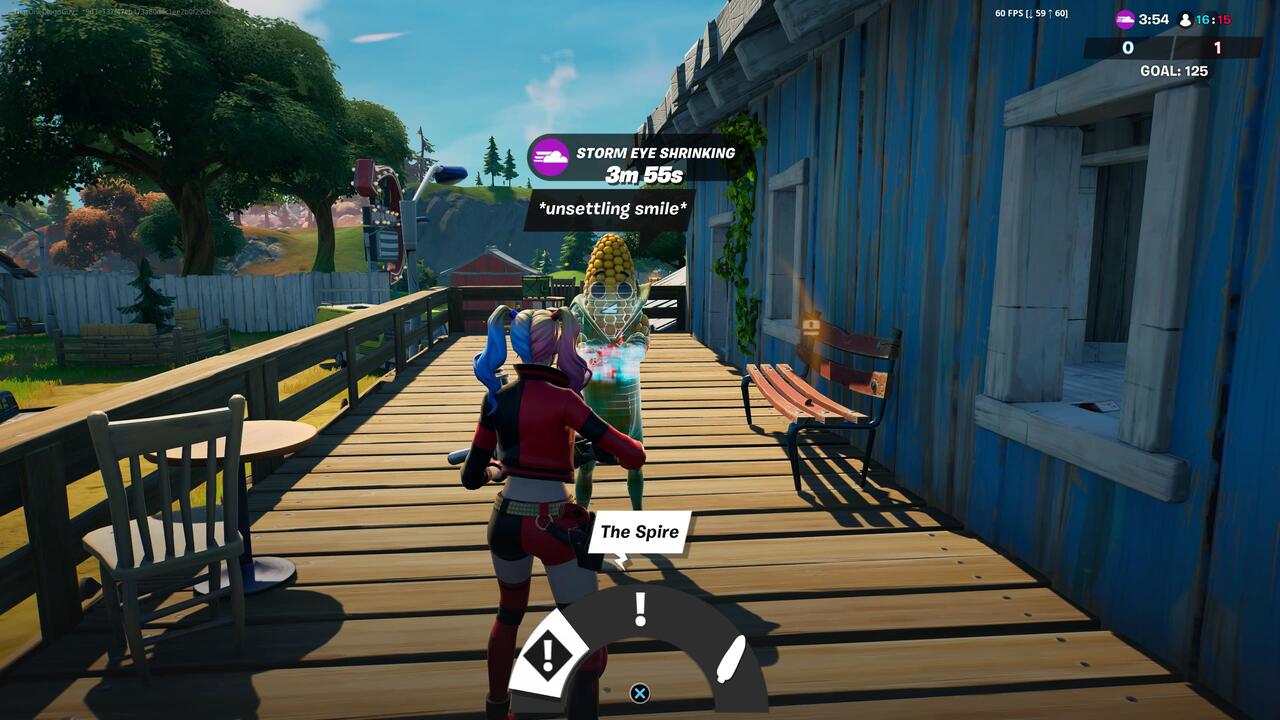
Task: Click the teal '16' players remaining number
Action: (x=1203, y=18)
